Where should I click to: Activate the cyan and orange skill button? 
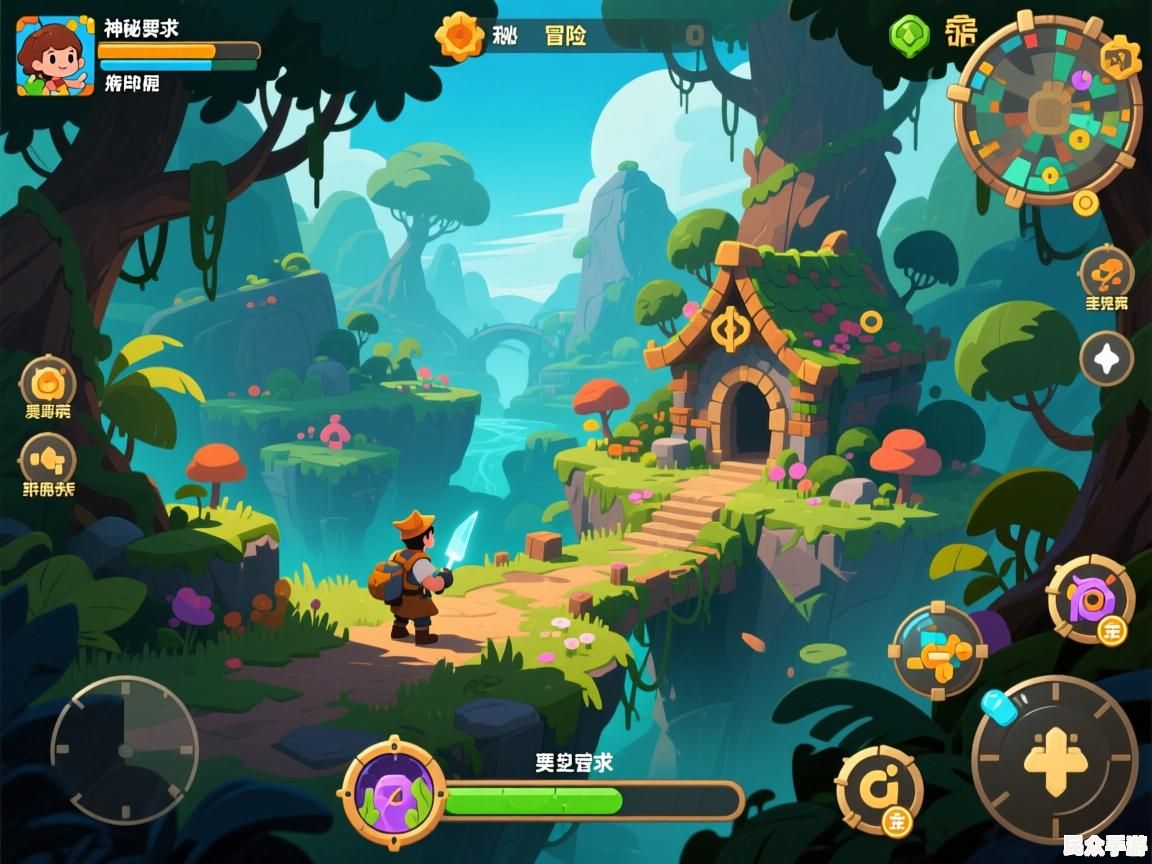click(x=937, y=651)
